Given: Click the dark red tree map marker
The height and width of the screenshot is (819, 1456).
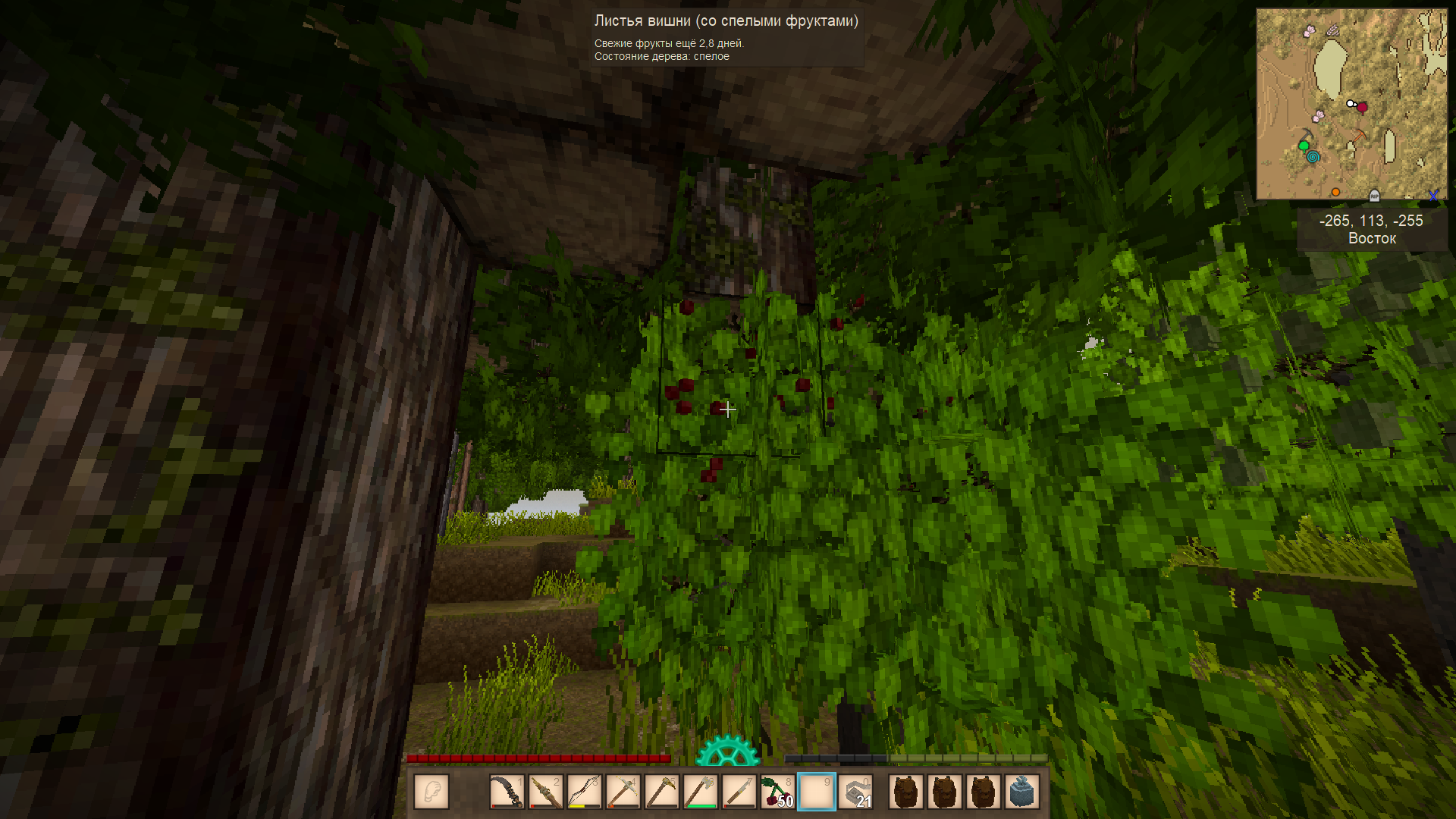Looking at the screenshot, I should [x=1362, y=108].
